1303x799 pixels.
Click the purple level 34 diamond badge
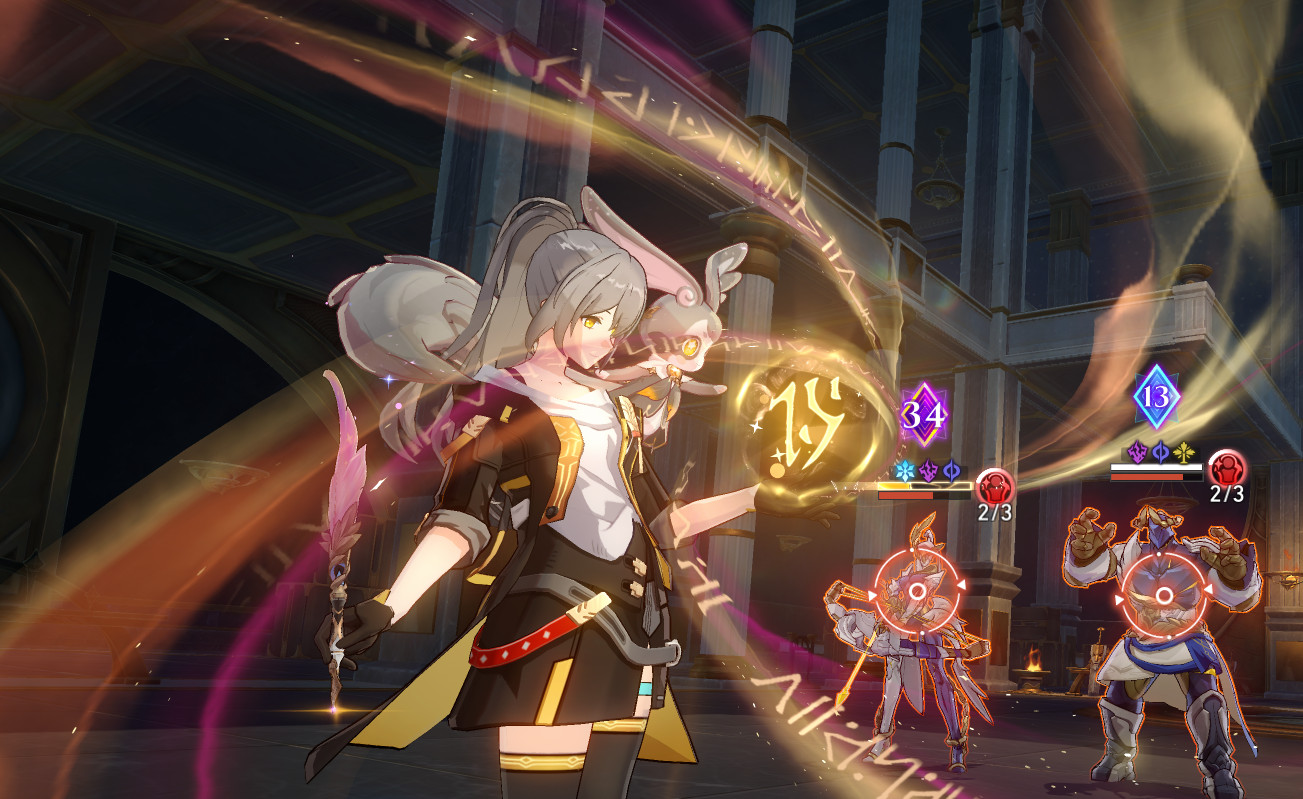coord(925,413)
